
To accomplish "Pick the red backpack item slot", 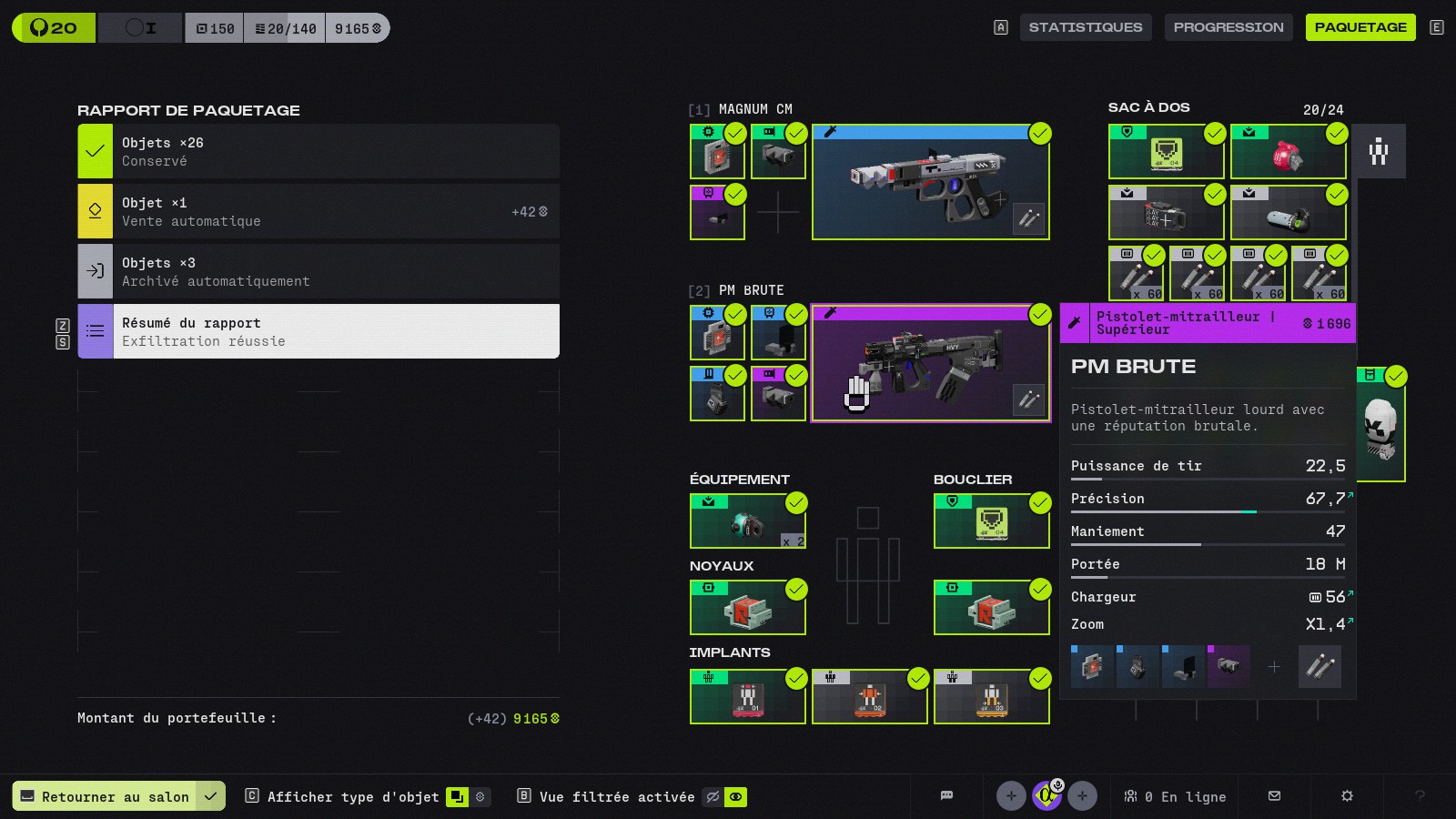I will point(1288,152).
